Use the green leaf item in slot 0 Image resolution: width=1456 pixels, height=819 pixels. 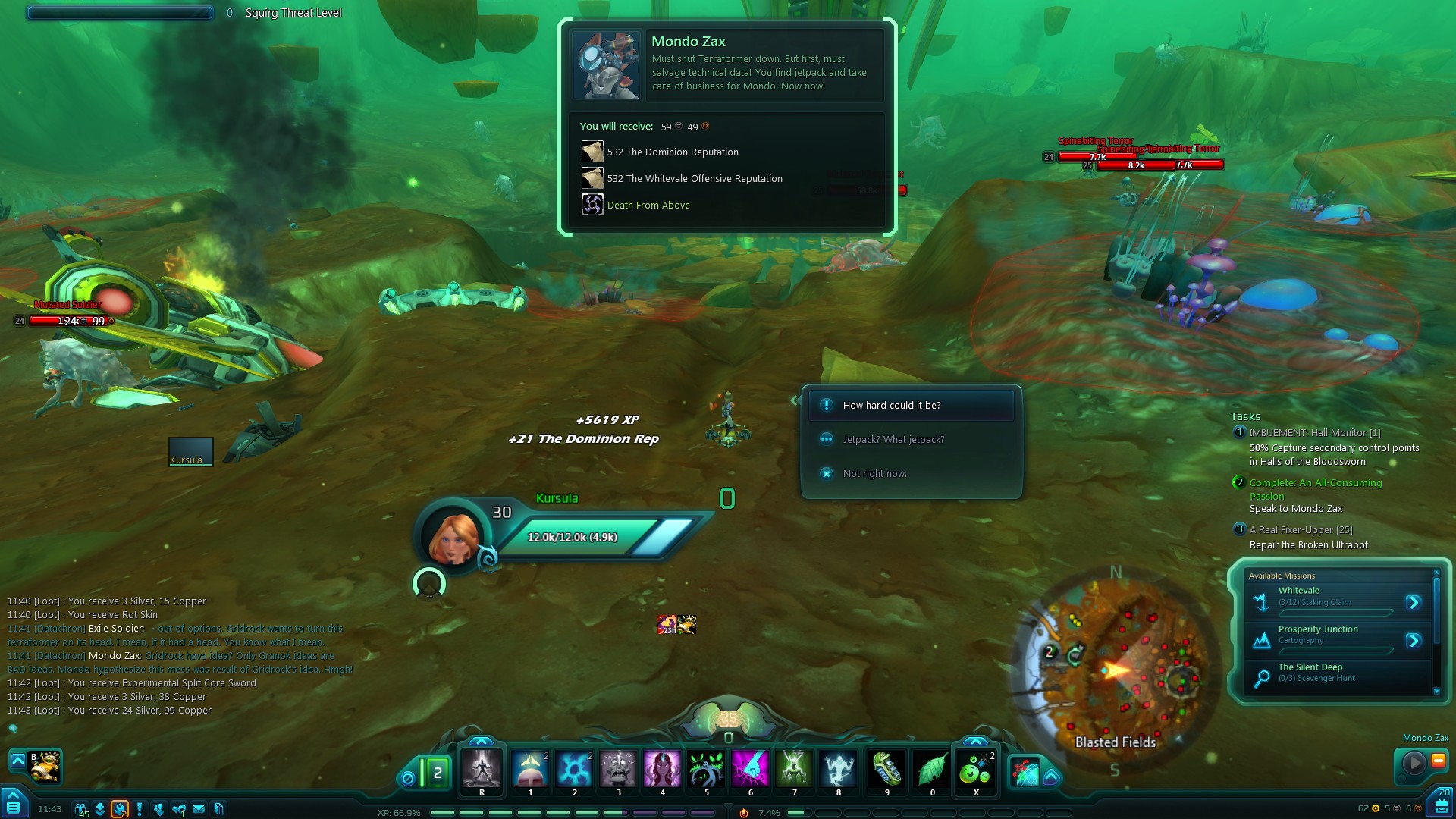pos(932,770)
